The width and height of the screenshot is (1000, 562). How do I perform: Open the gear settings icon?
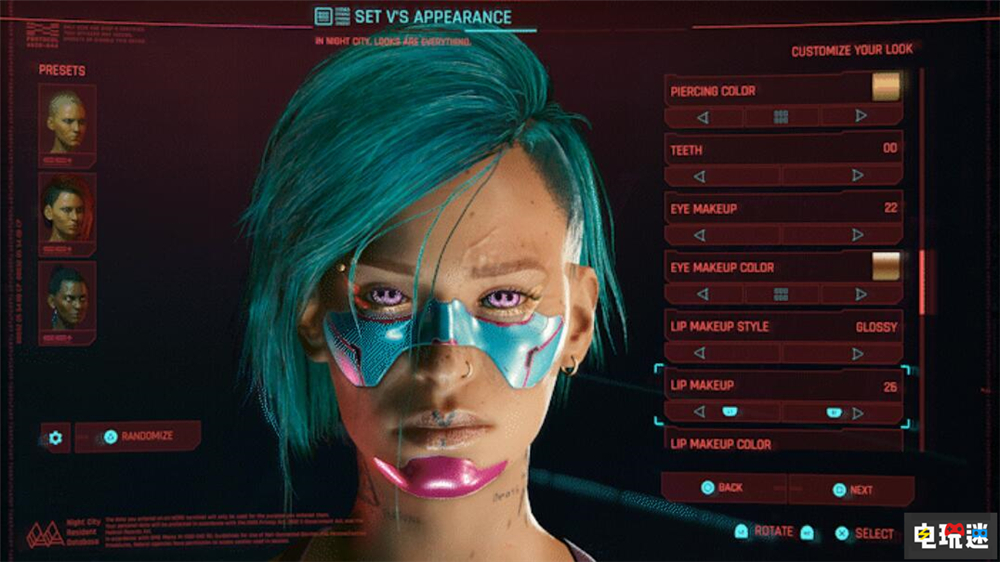[x=55, y=438]
